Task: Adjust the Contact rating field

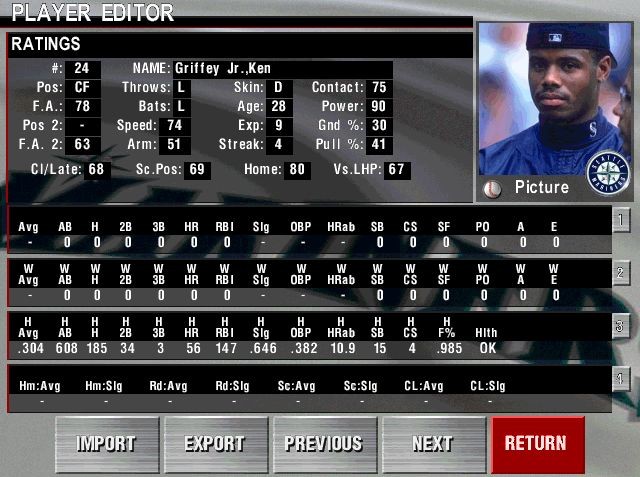Action: [x=379, y=88]
